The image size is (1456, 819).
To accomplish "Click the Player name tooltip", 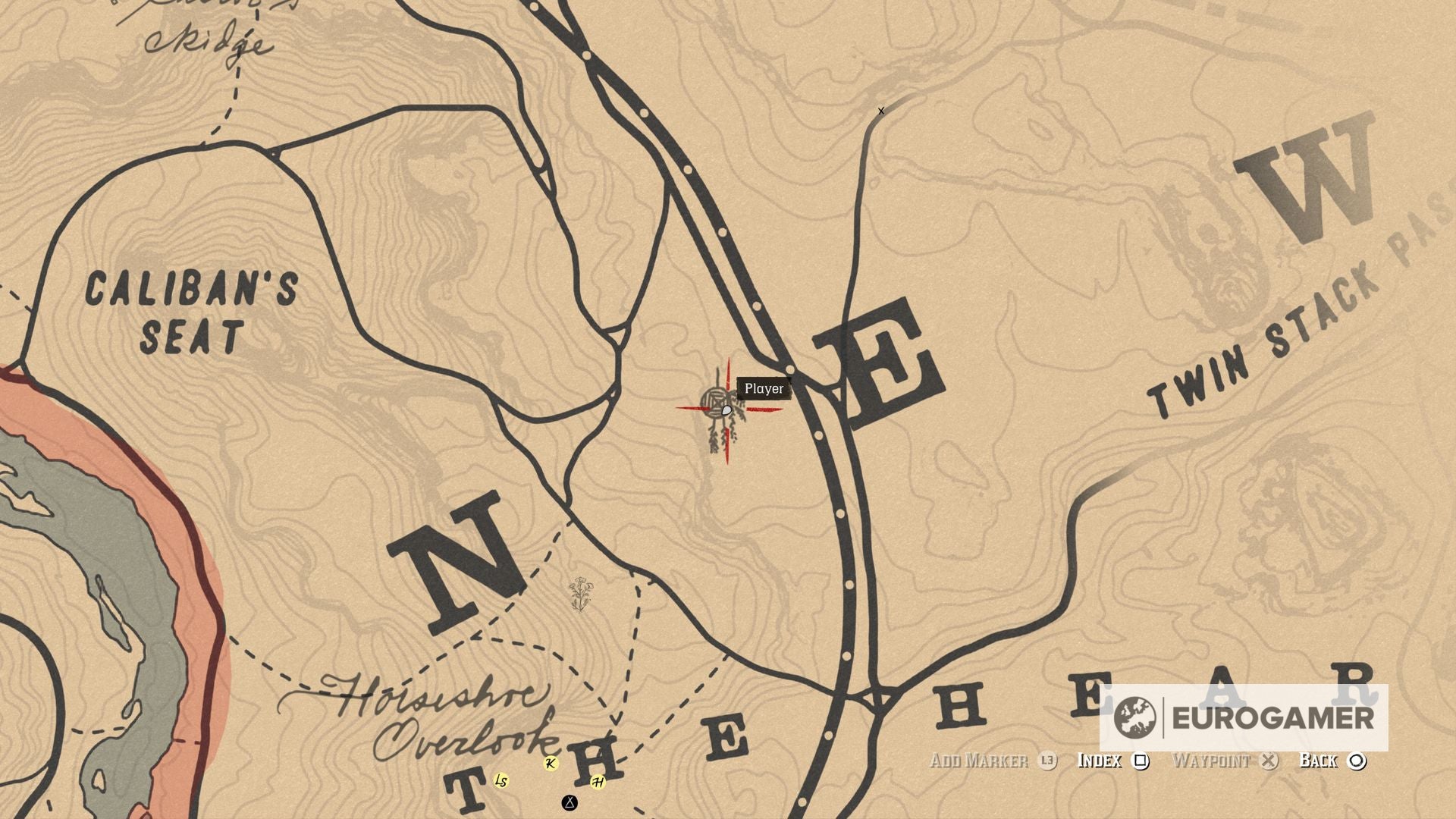I will tap(763, 389).
